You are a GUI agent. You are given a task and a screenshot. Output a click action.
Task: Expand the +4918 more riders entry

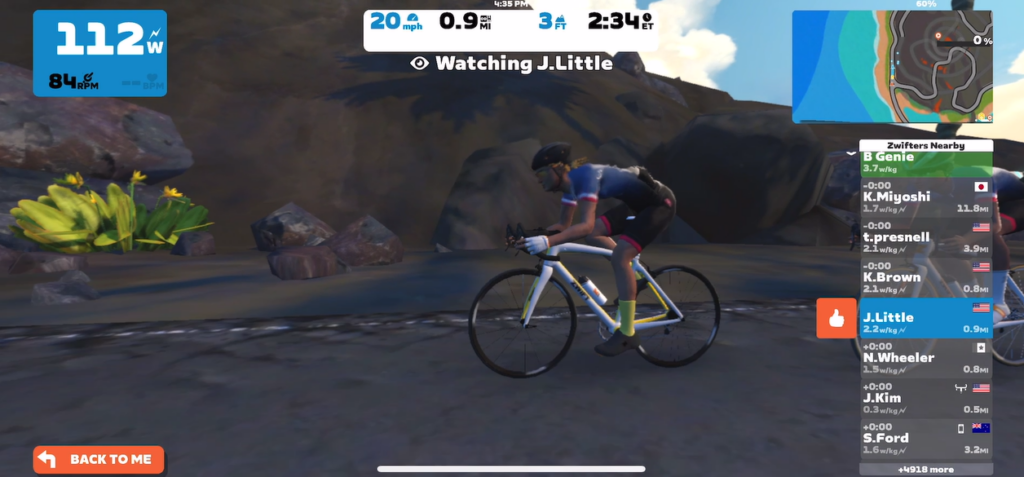click(x=926, y=469)
